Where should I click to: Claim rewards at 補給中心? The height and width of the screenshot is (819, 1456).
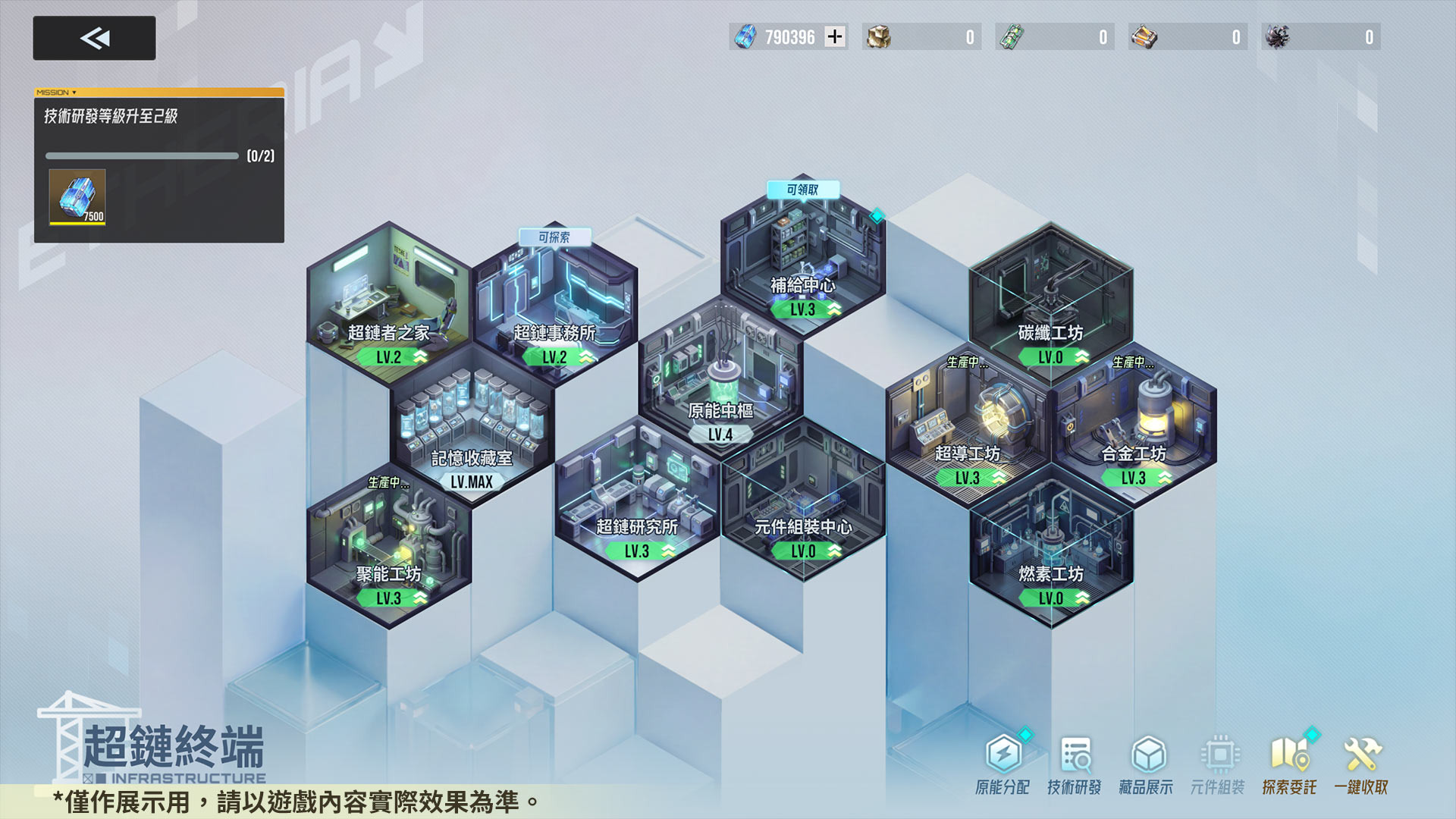[802, 258]
